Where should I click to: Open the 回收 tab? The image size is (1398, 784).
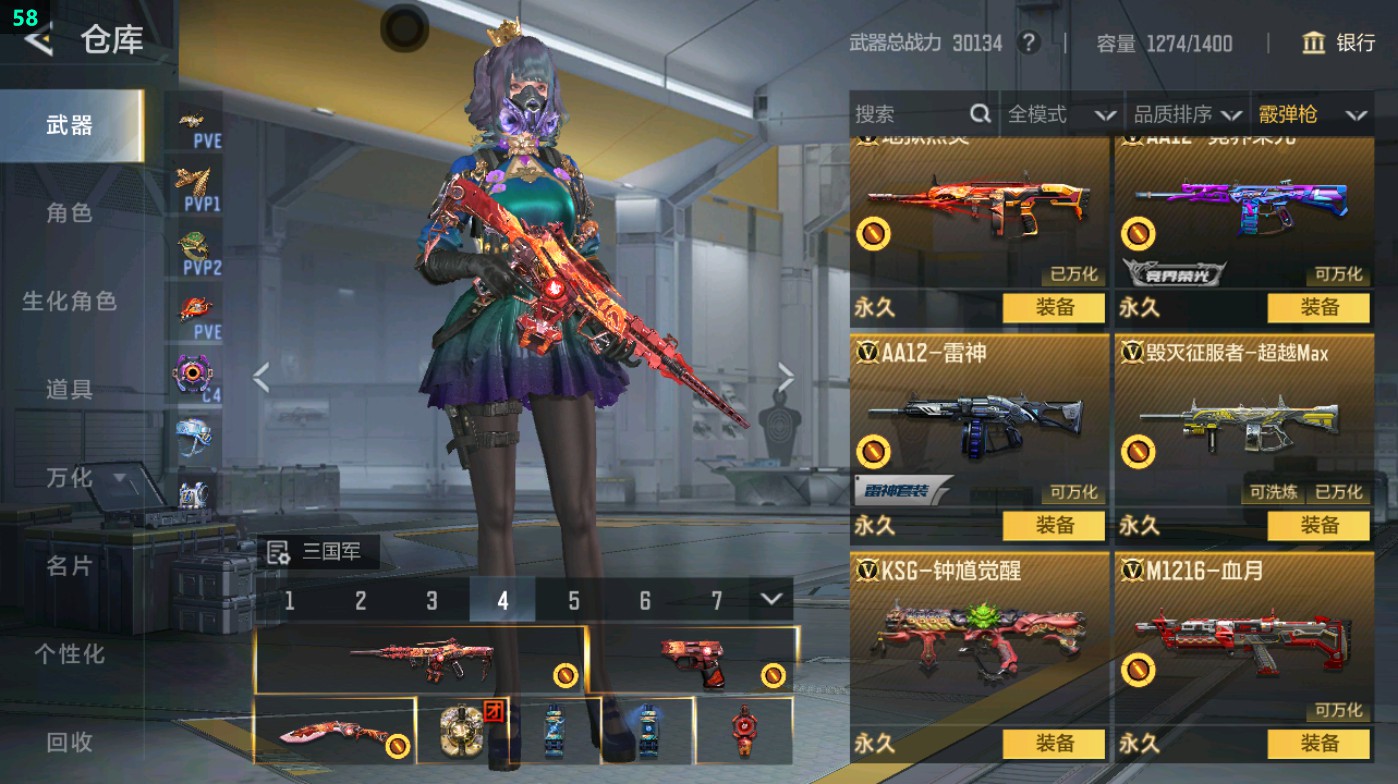(x=69, y=742)
